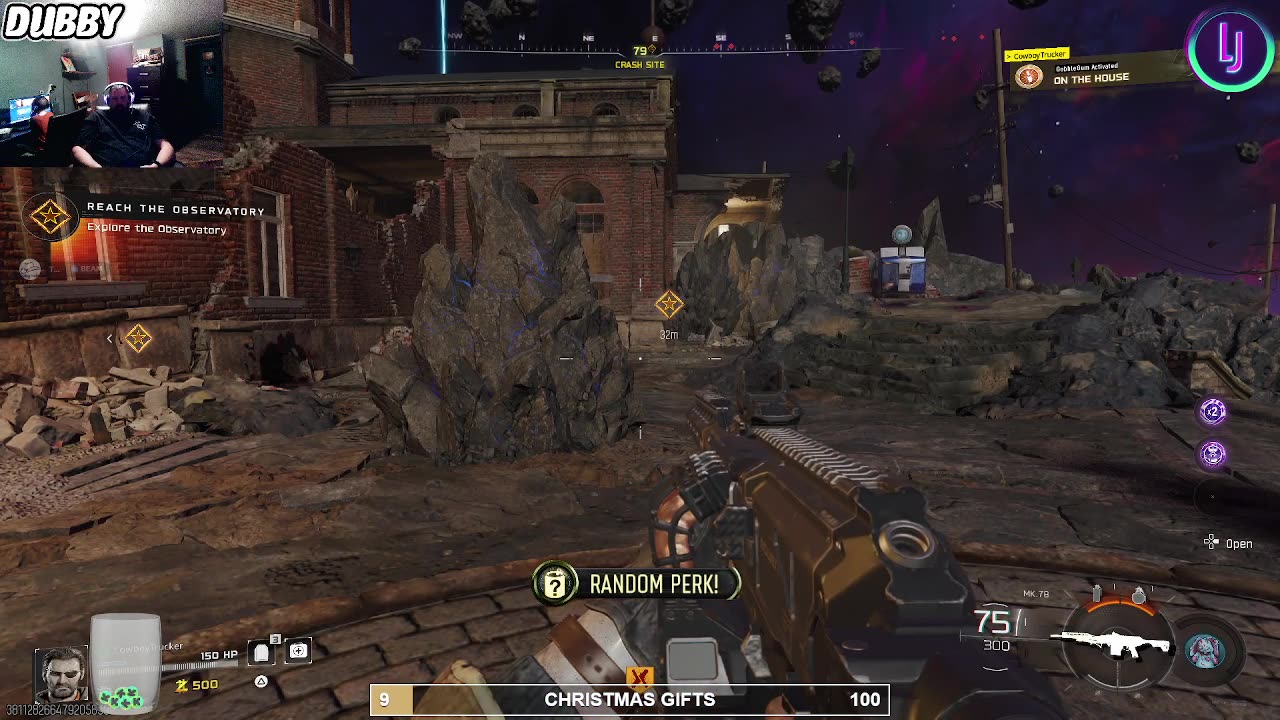Use the medkit heal slot
Screen dimensions: 1280x720
[298, 652]
